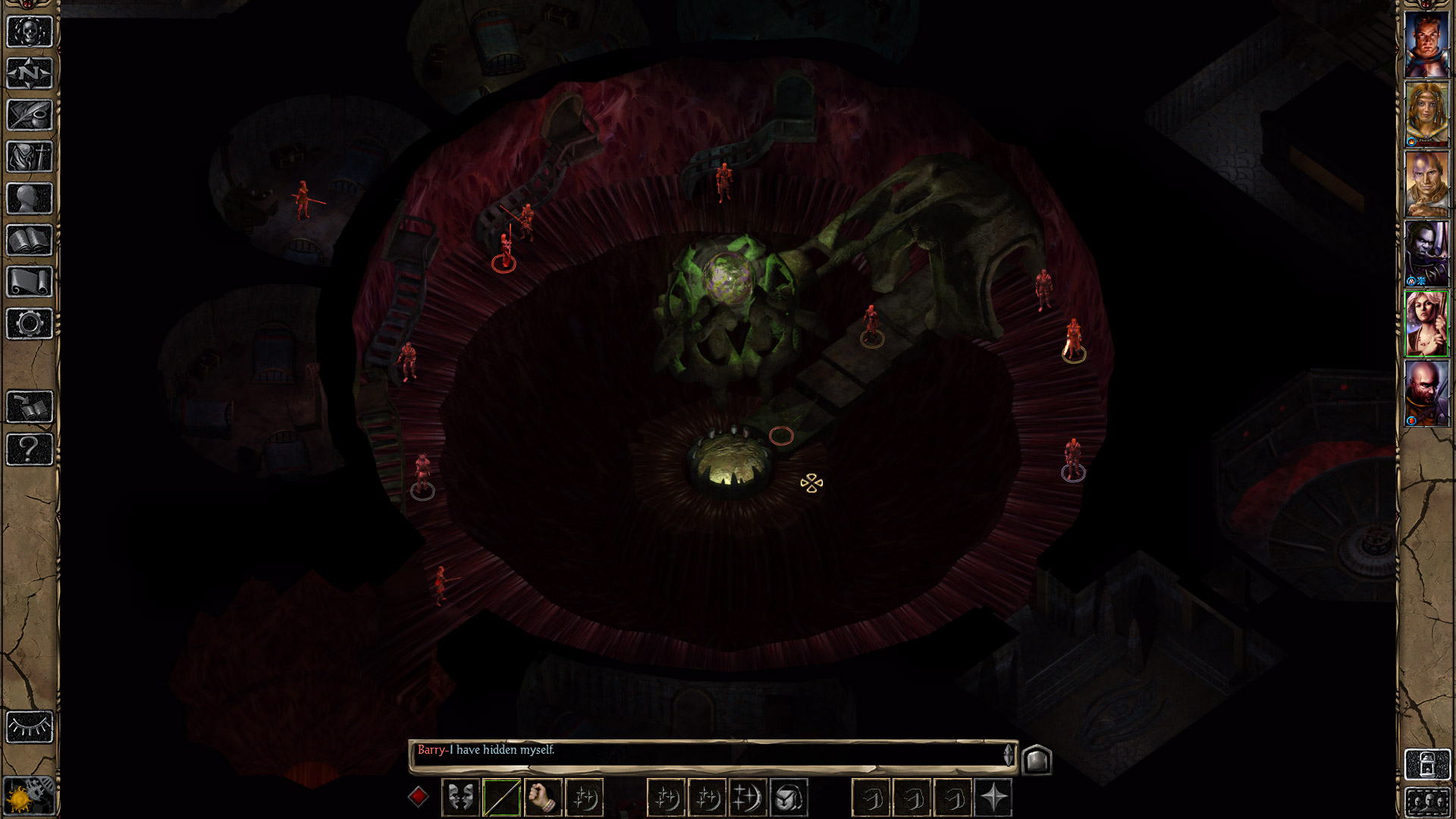Open the help question mark button

click(x=30, y=449)
